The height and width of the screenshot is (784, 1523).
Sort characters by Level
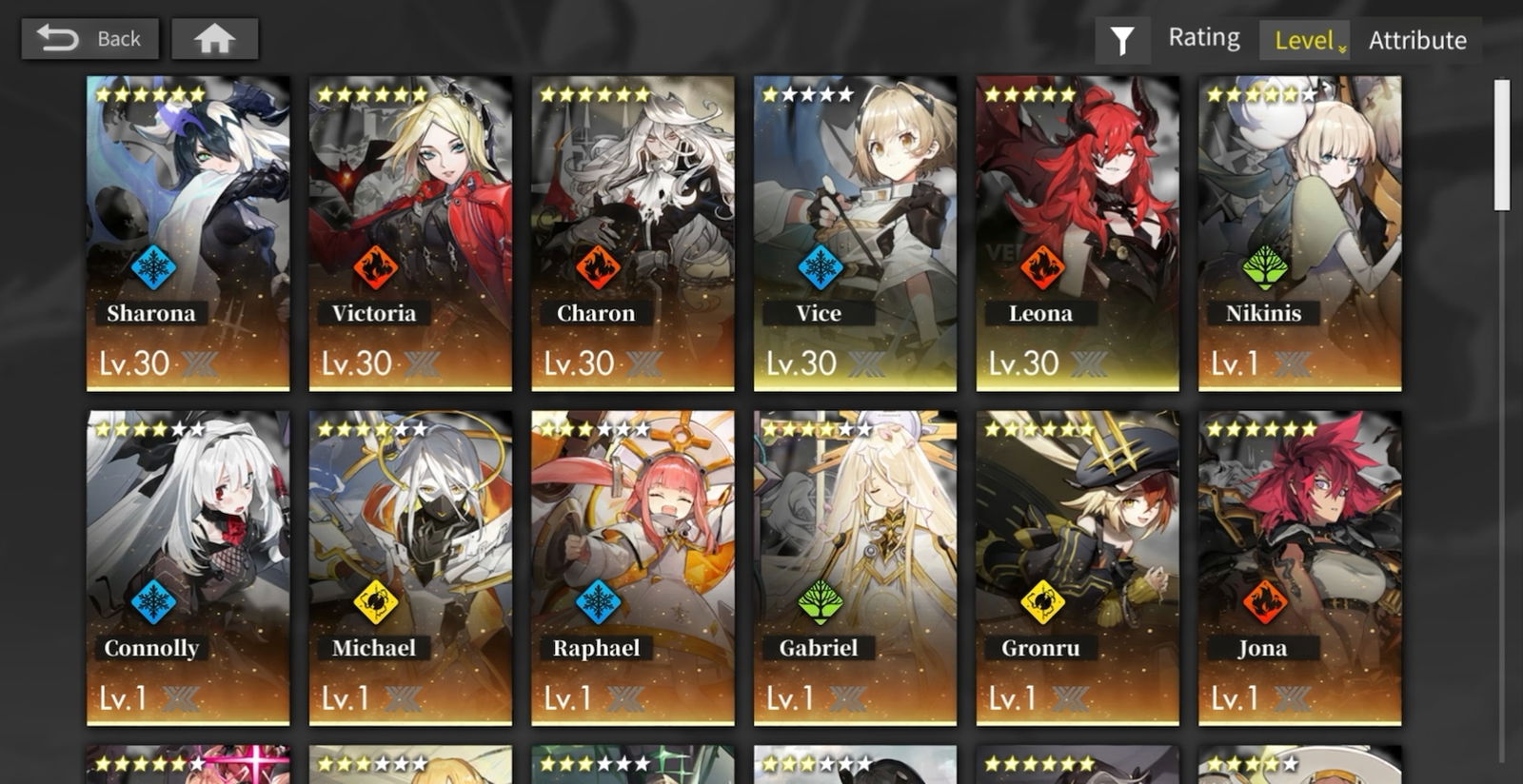click(1305, 40)
